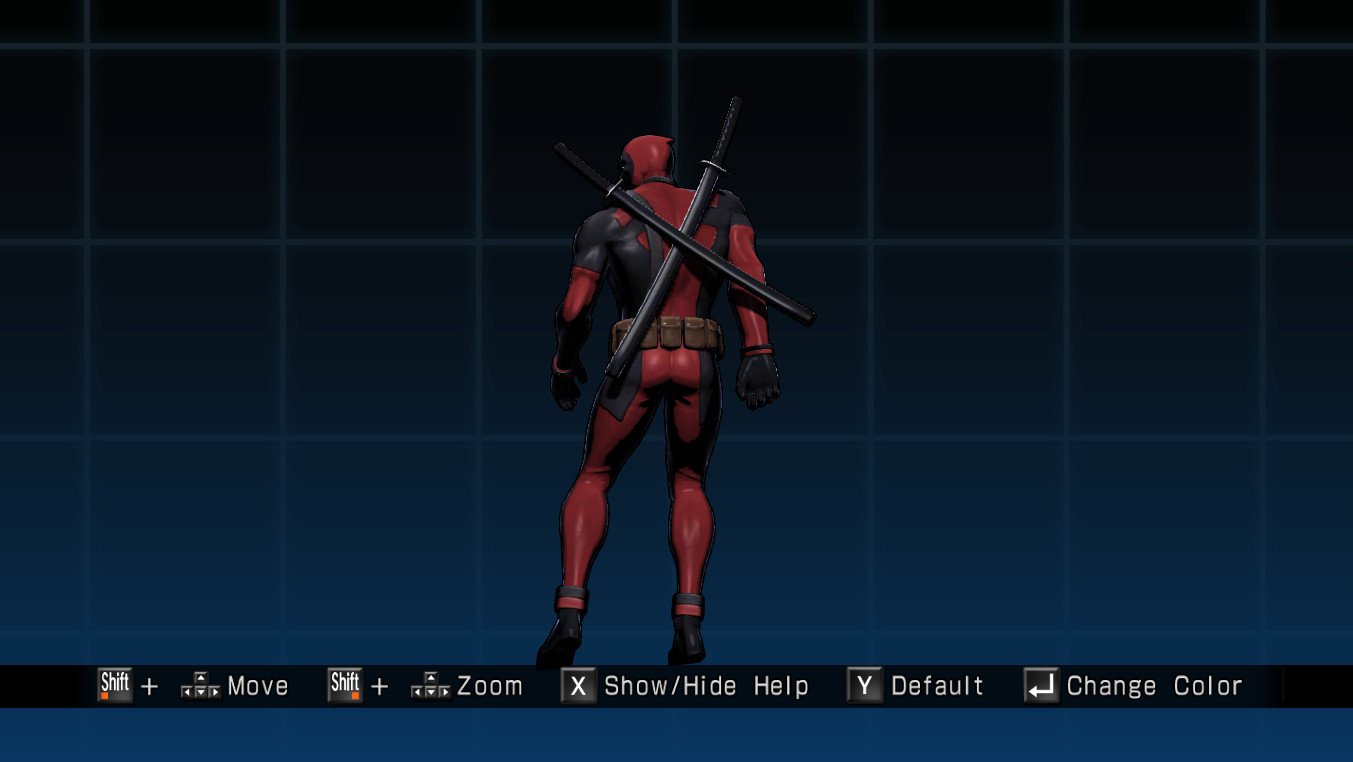Click Deadpool's left ankle strap
The height and width of the screenshot is (762, 1353).
click(x=570, y=598)
